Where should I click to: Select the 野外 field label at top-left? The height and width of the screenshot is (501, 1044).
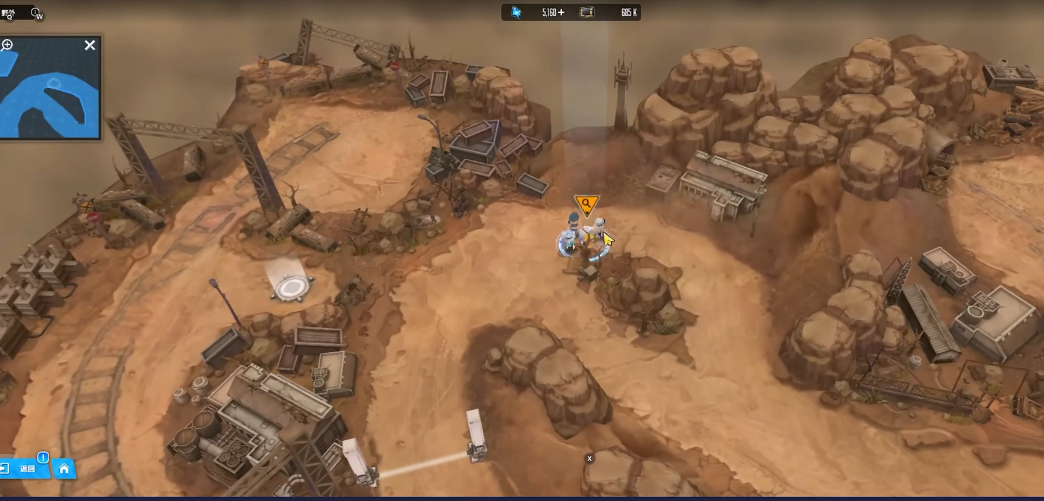click(8, 13)
